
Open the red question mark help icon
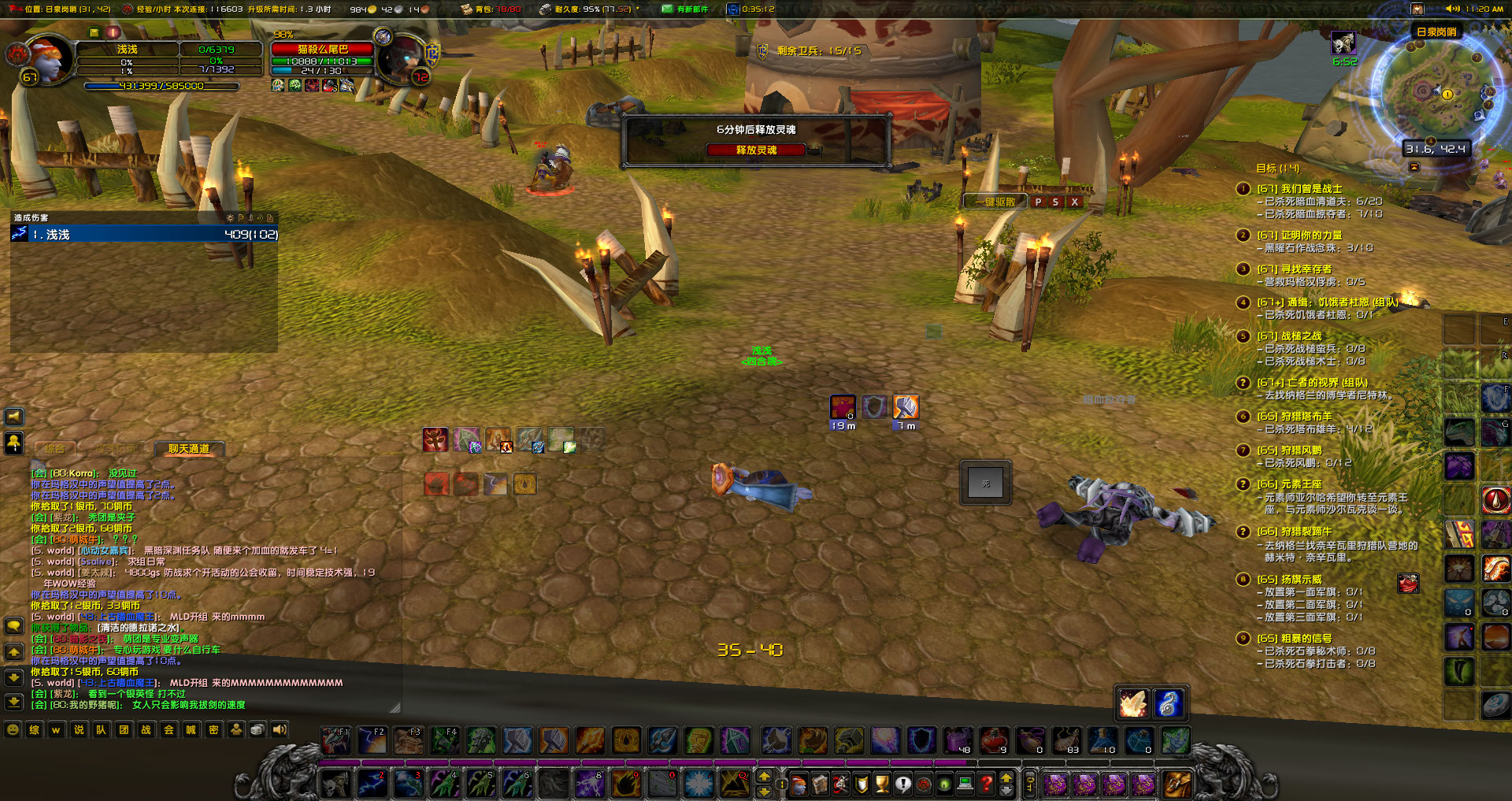(x=987, y=784)
